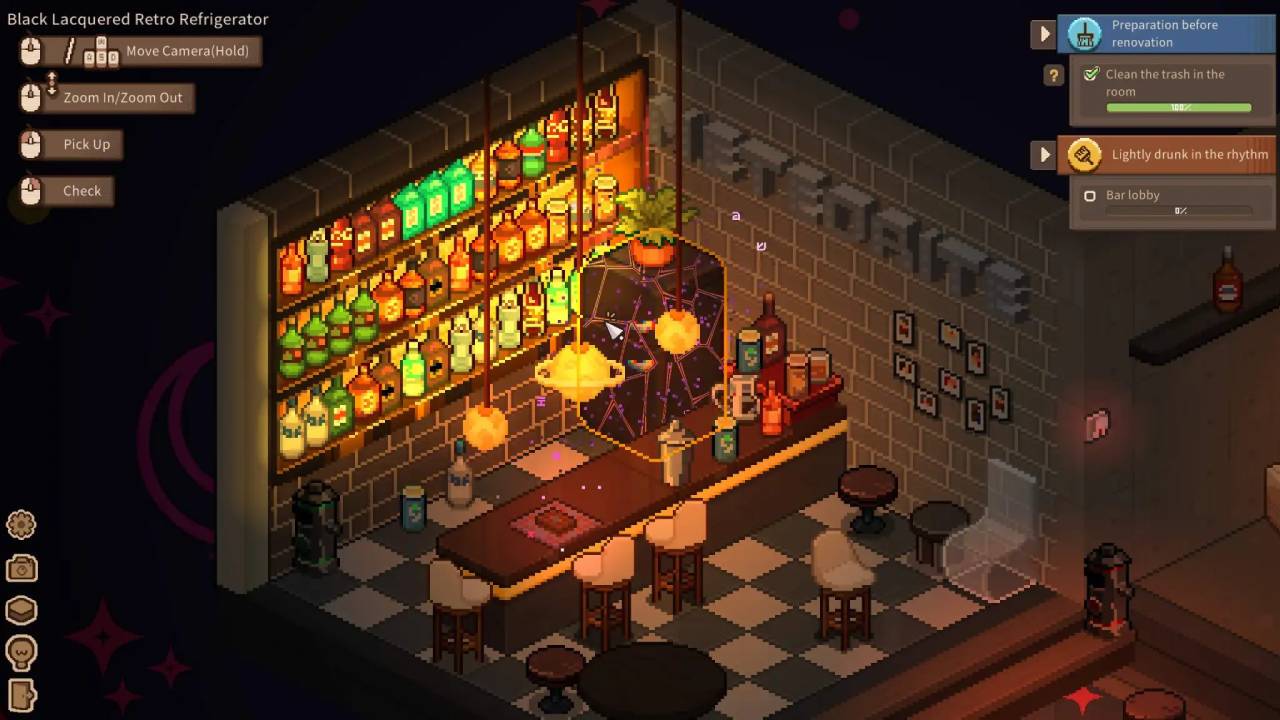
Task: Collapse the Lightly drunk in the rhythm arrow
Action: tap(1044, 155)
